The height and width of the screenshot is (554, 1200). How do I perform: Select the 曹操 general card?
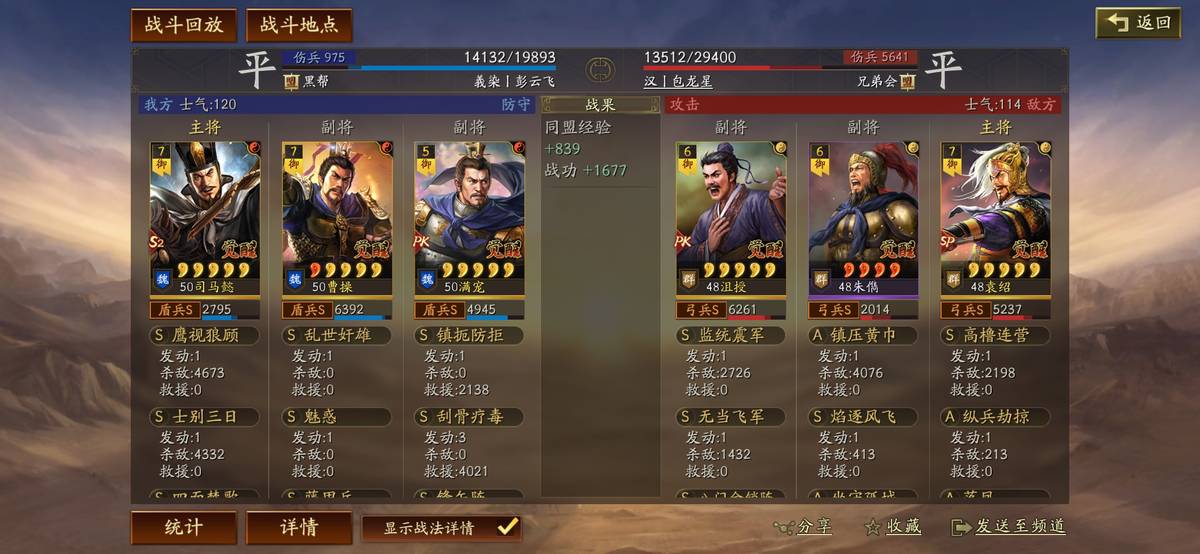point(337,217)
